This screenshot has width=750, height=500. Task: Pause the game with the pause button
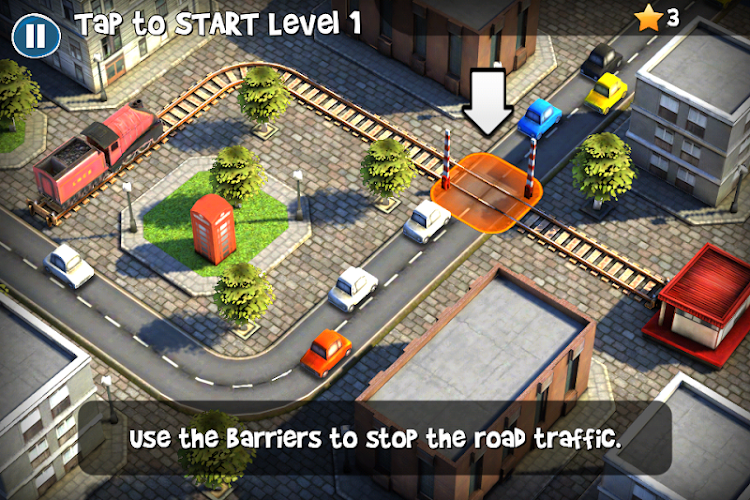[x=35, y=36]
